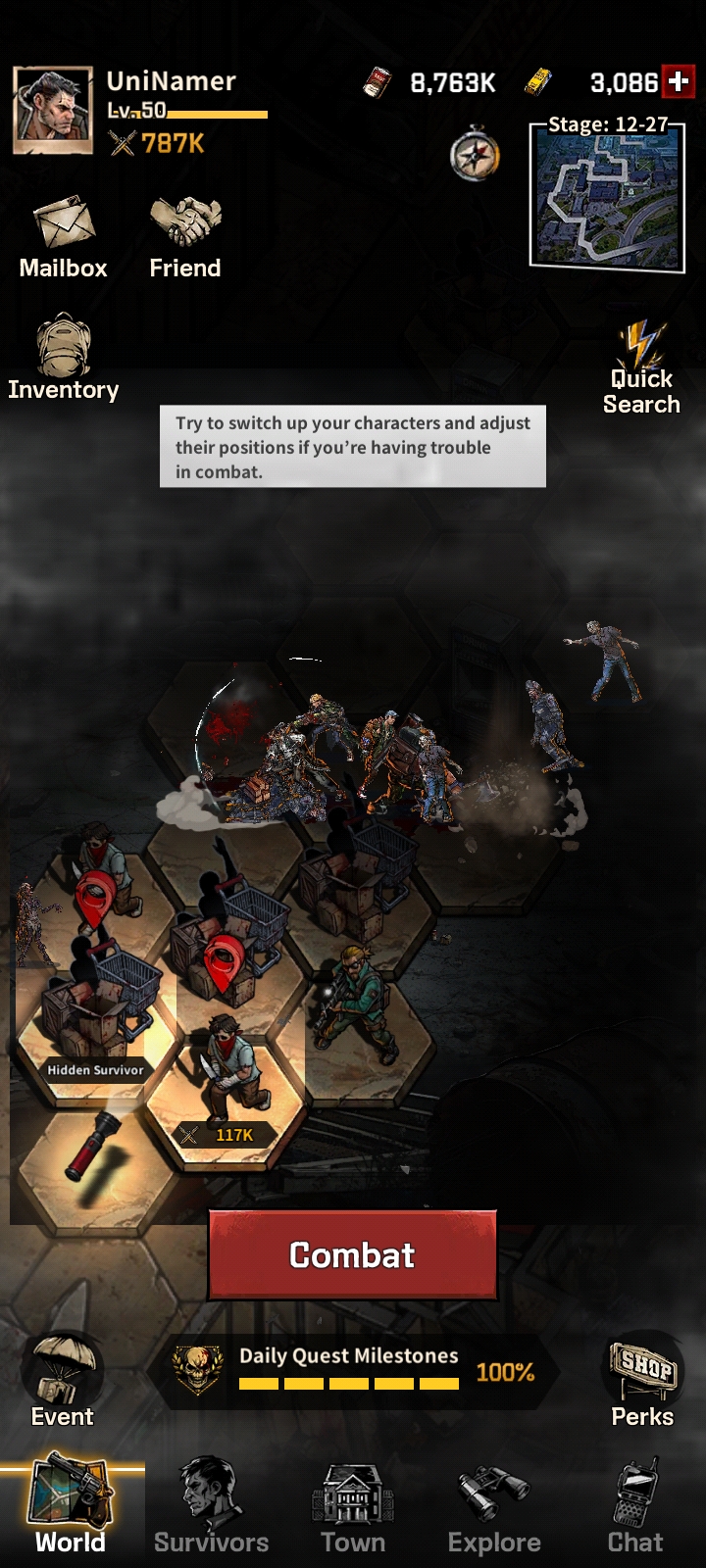706x1568 pixels.
Task: Tap the compass icon
Action: coord(475,154)
